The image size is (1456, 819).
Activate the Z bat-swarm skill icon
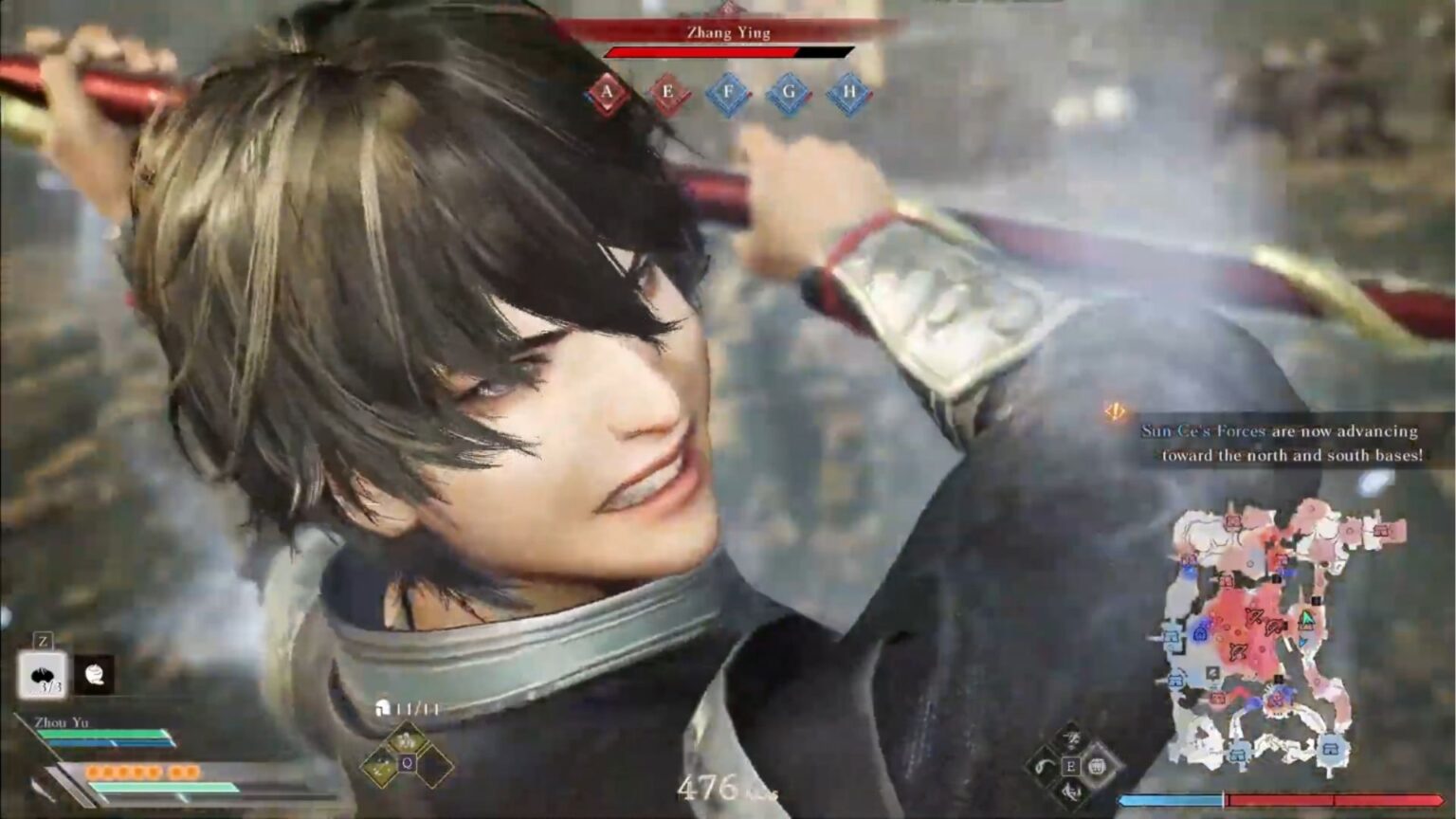pyautogui.click(x=43, y=673)
